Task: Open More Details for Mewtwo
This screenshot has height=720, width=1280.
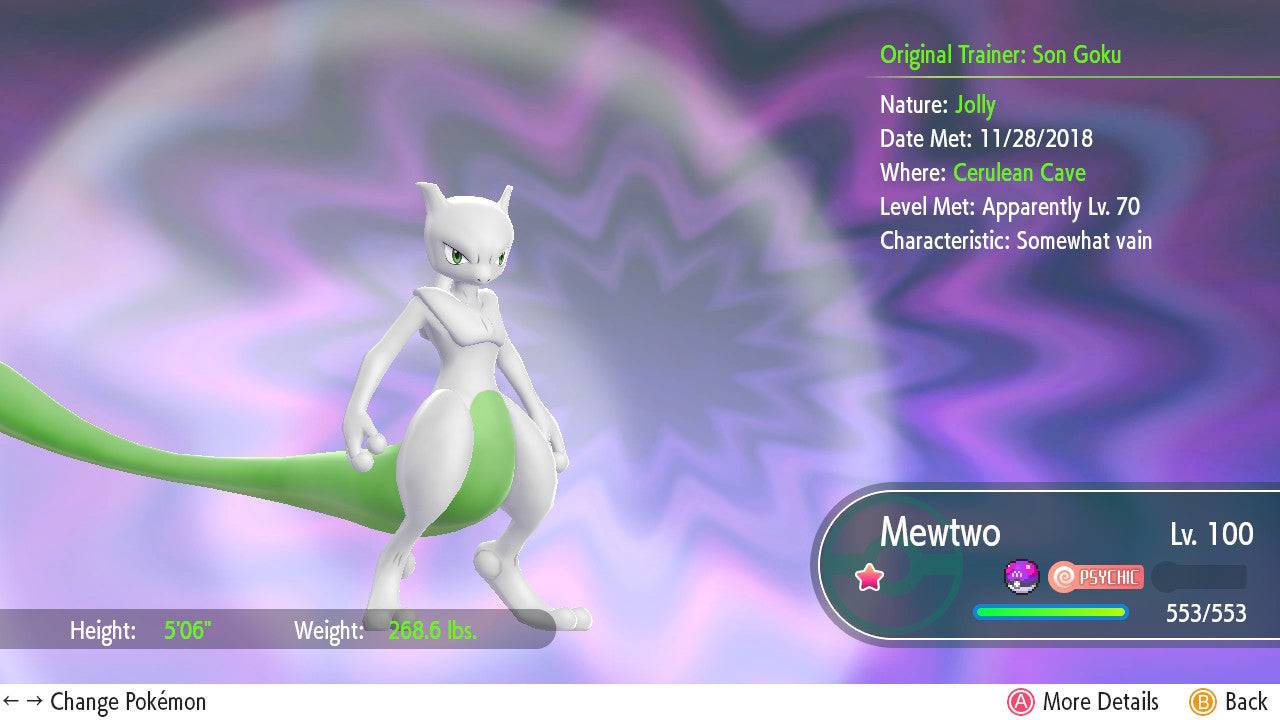Action: click(x=1083, y=702)
